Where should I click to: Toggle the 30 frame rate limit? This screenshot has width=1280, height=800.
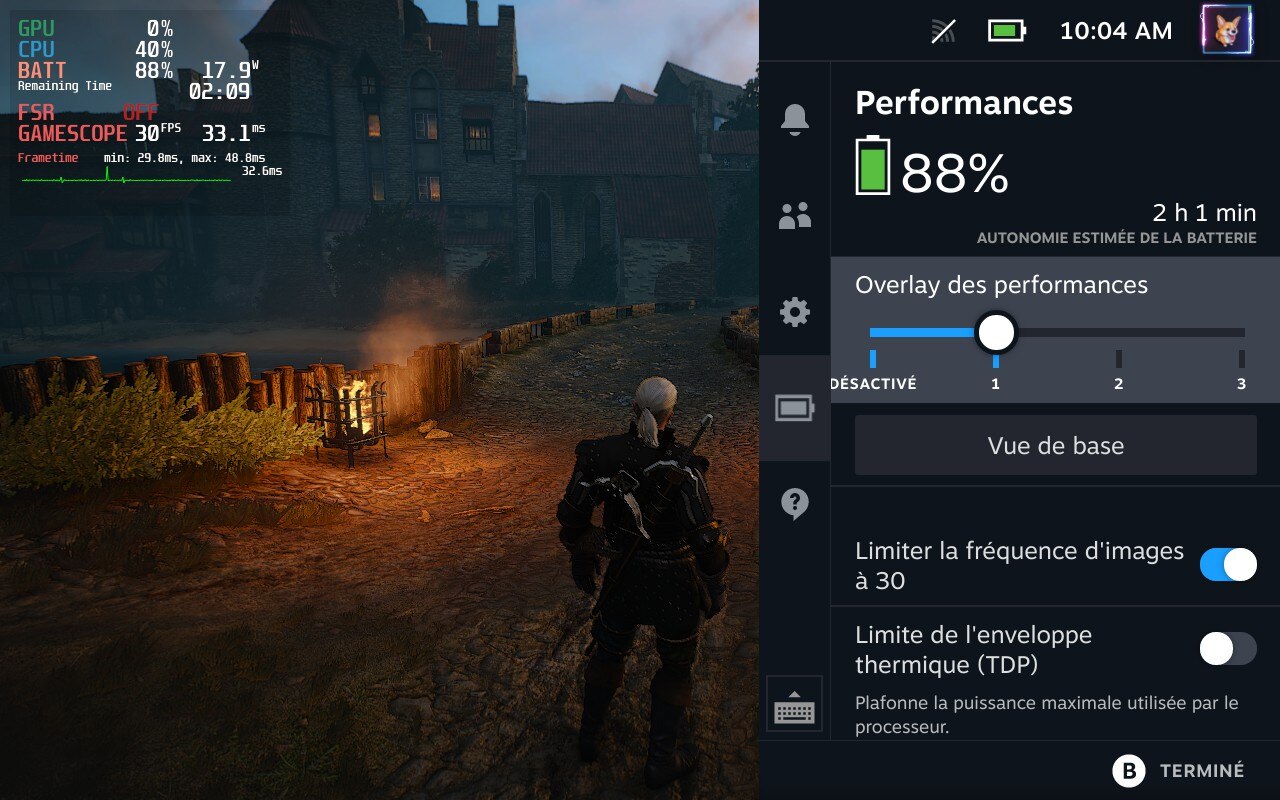point(1228,565)
